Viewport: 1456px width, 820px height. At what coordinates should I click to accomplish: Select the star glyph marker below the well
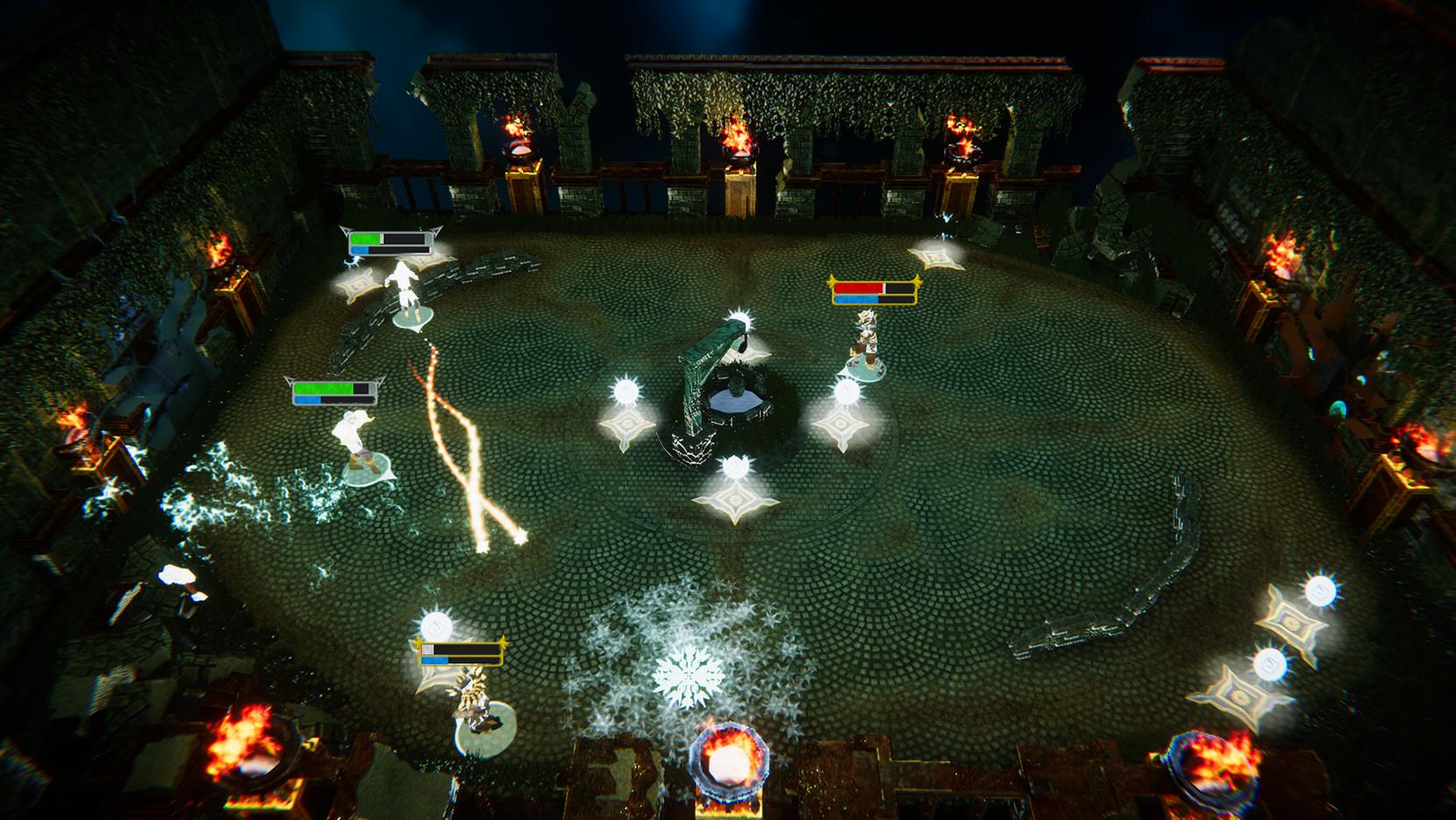(735, 502)
